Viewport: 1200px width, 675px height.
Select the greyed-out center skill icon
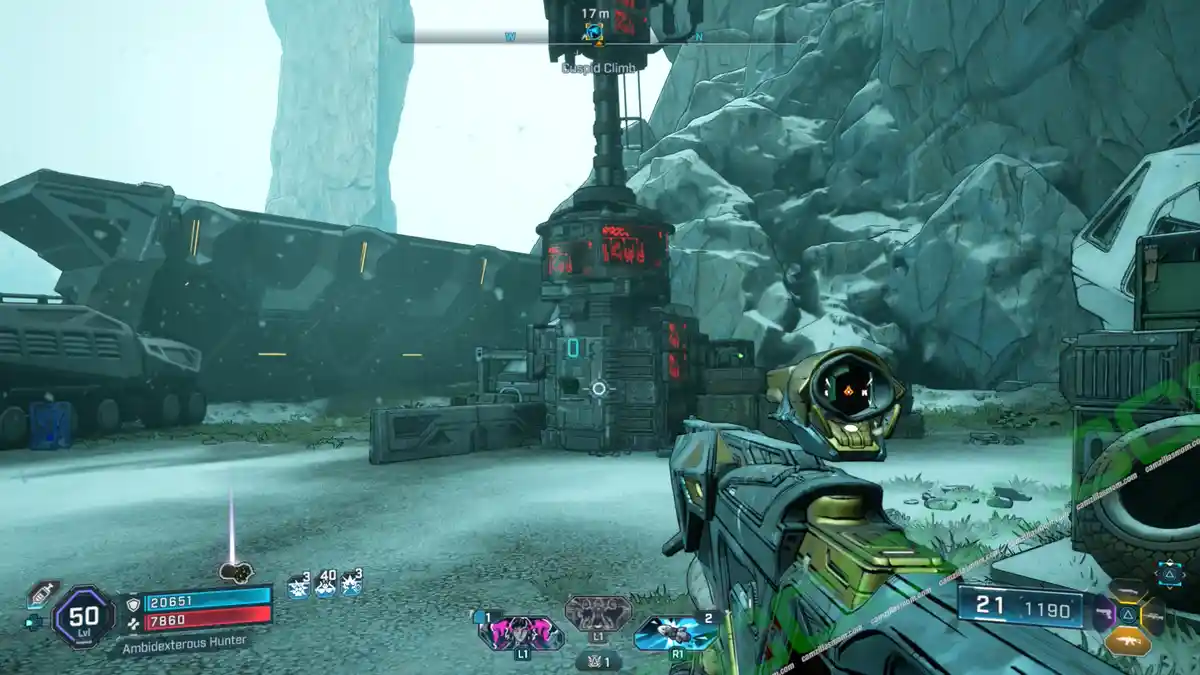tap(598, 612)
